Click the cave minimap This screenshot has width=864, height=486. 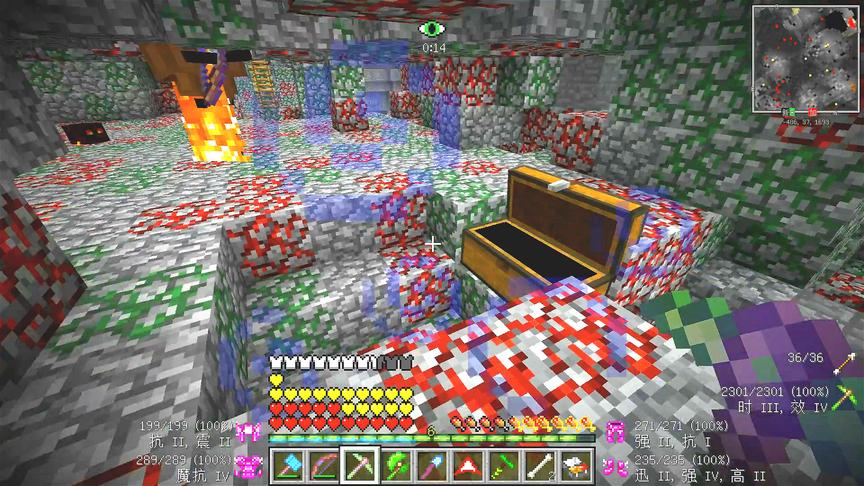click(799, 57)
